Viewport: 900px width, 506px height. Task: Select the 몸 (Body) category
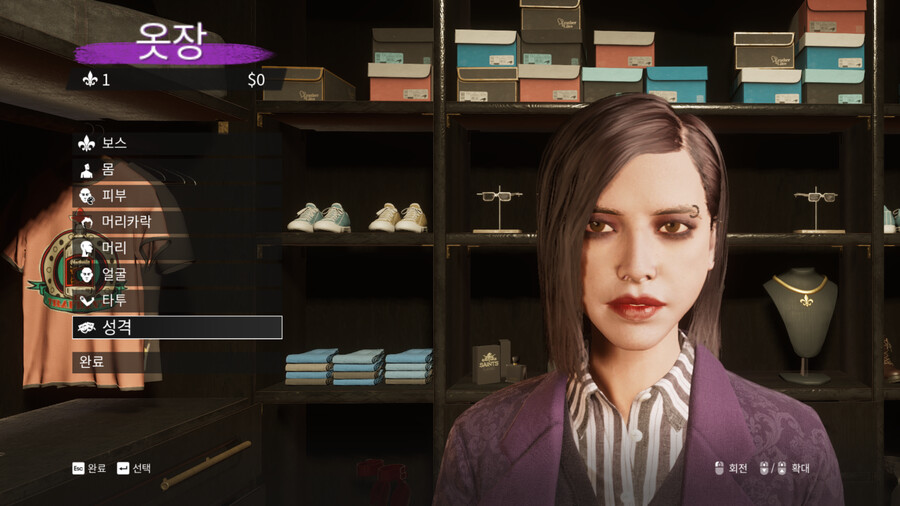point(107,169)
